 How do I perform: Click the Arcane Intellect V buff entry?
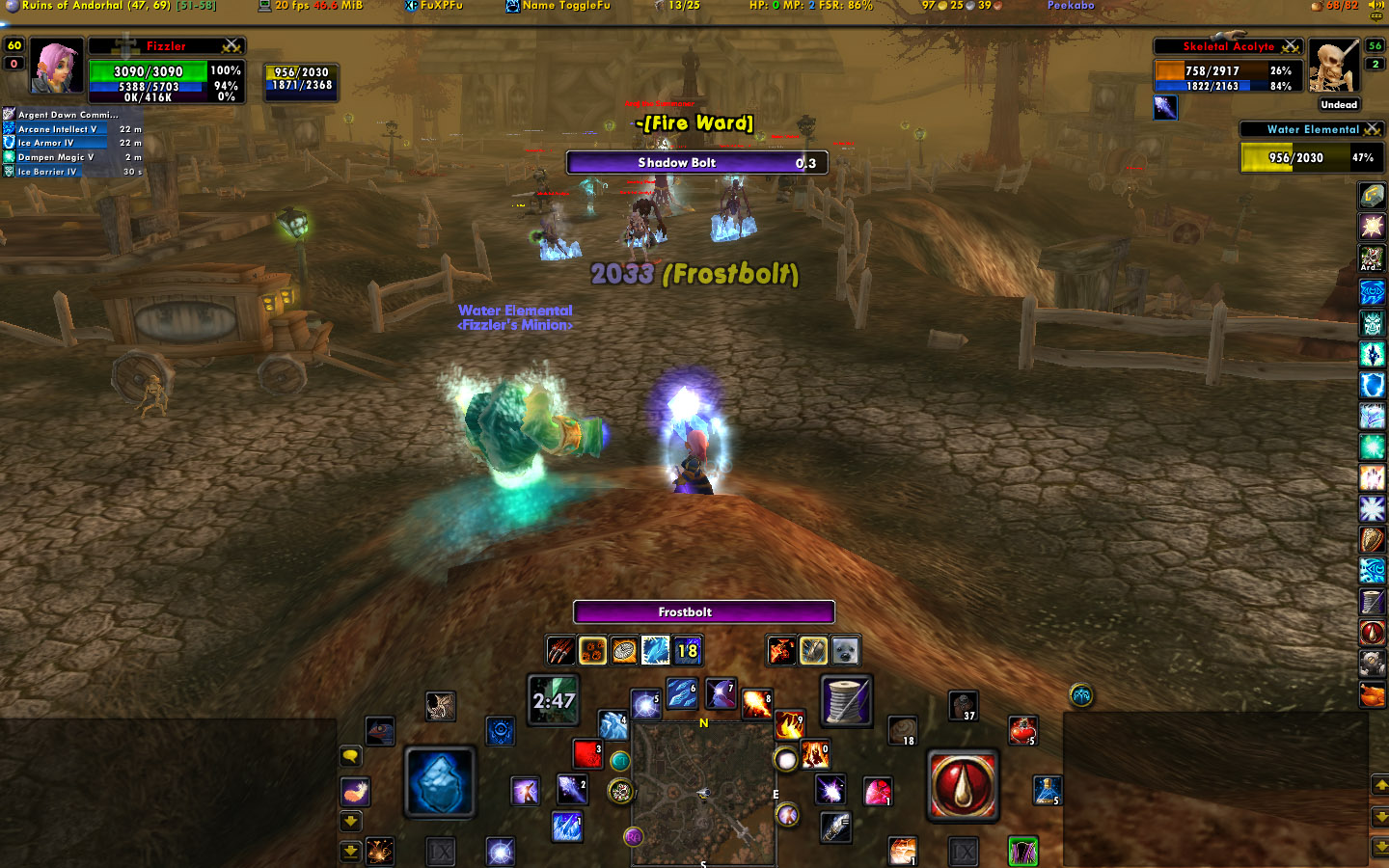tap(56, 129)
